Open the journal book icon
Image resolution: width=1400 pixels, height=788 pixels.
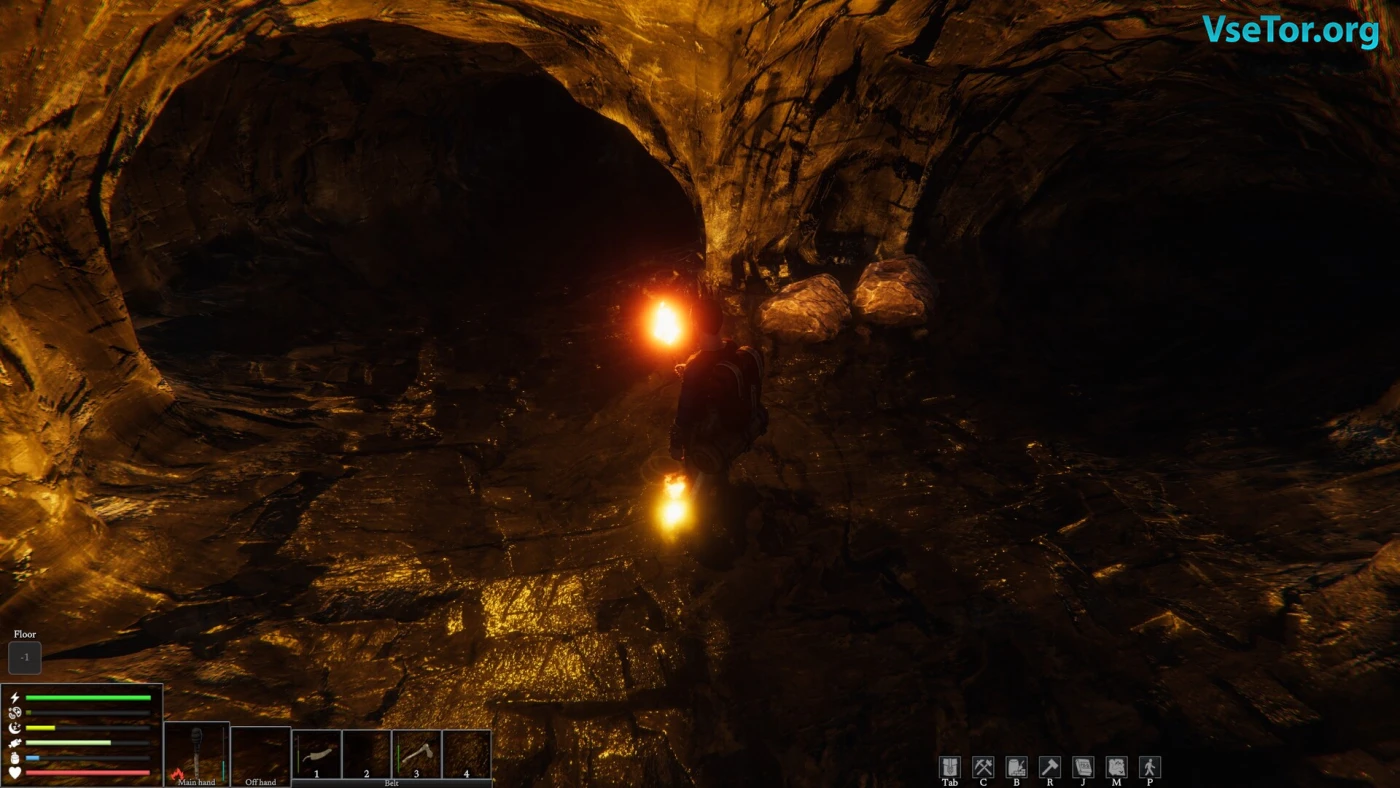pos(1083,767)
